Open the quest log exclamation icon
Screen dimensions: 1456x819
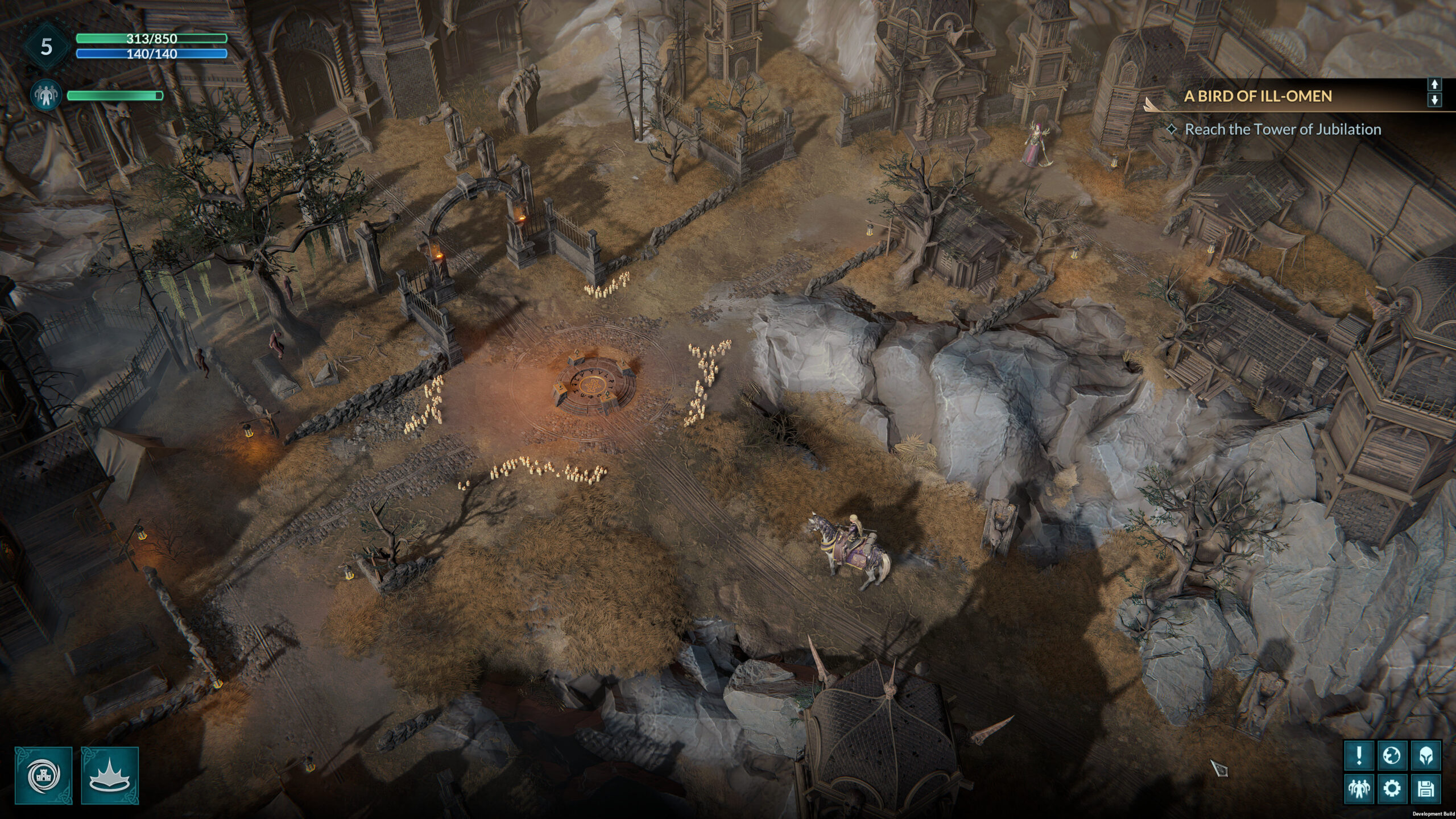1359,755
